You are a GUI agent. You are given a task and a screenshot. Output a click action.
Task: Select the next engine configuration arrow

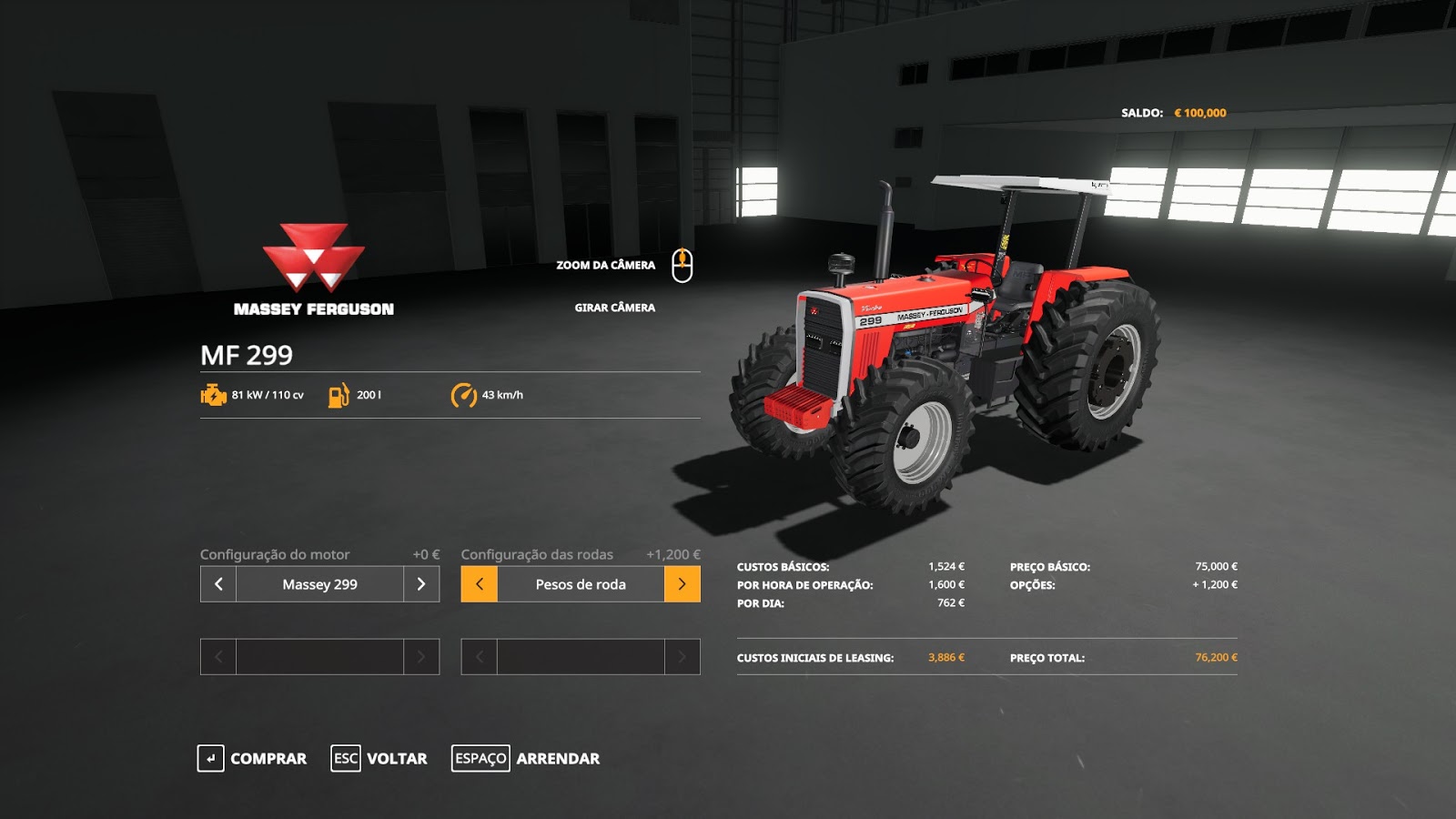419,584
